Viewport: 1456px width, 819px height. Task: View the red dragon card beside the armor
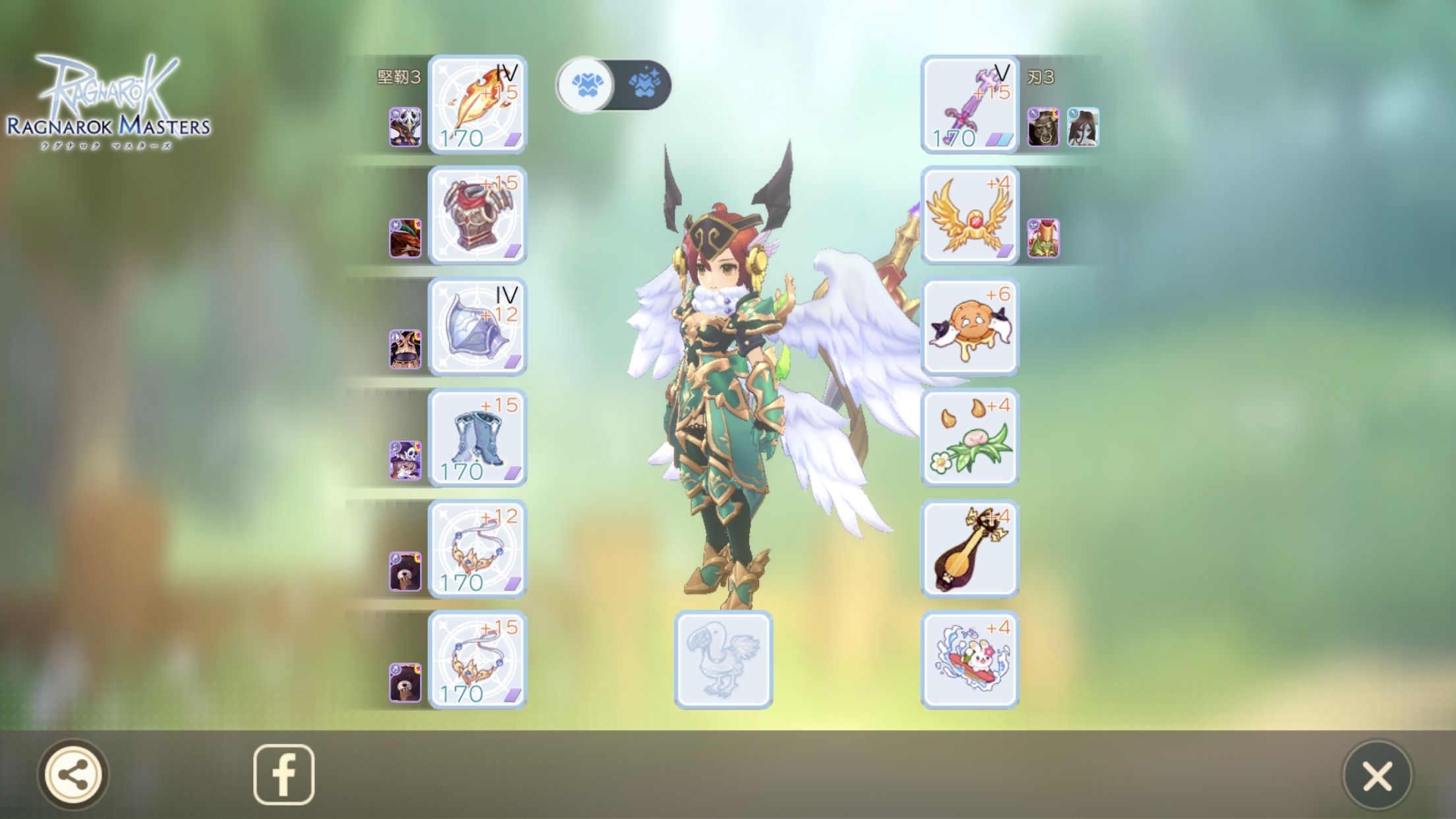click(405, 238)
